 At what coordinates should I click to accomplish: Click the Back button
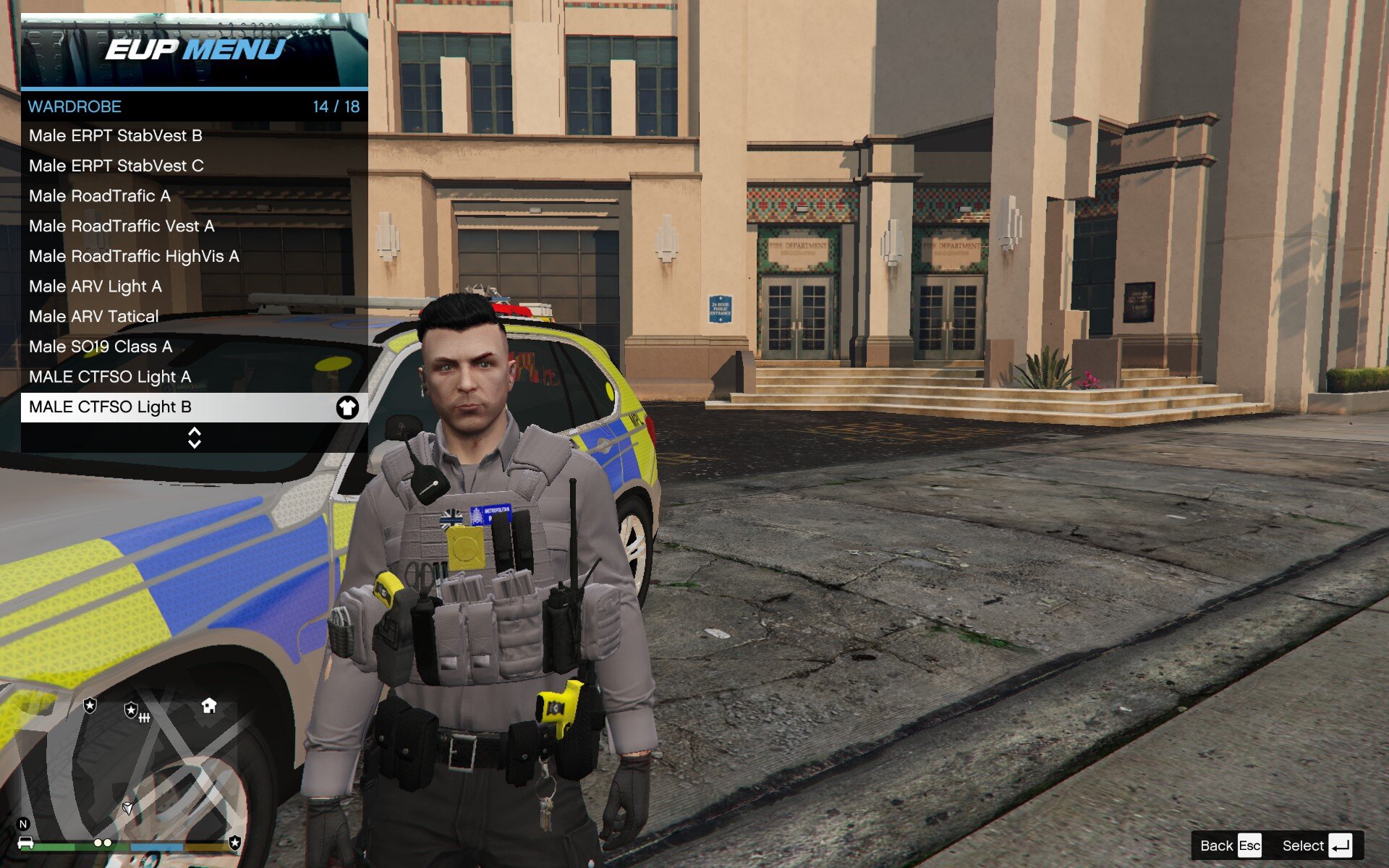pos(1230,846)
